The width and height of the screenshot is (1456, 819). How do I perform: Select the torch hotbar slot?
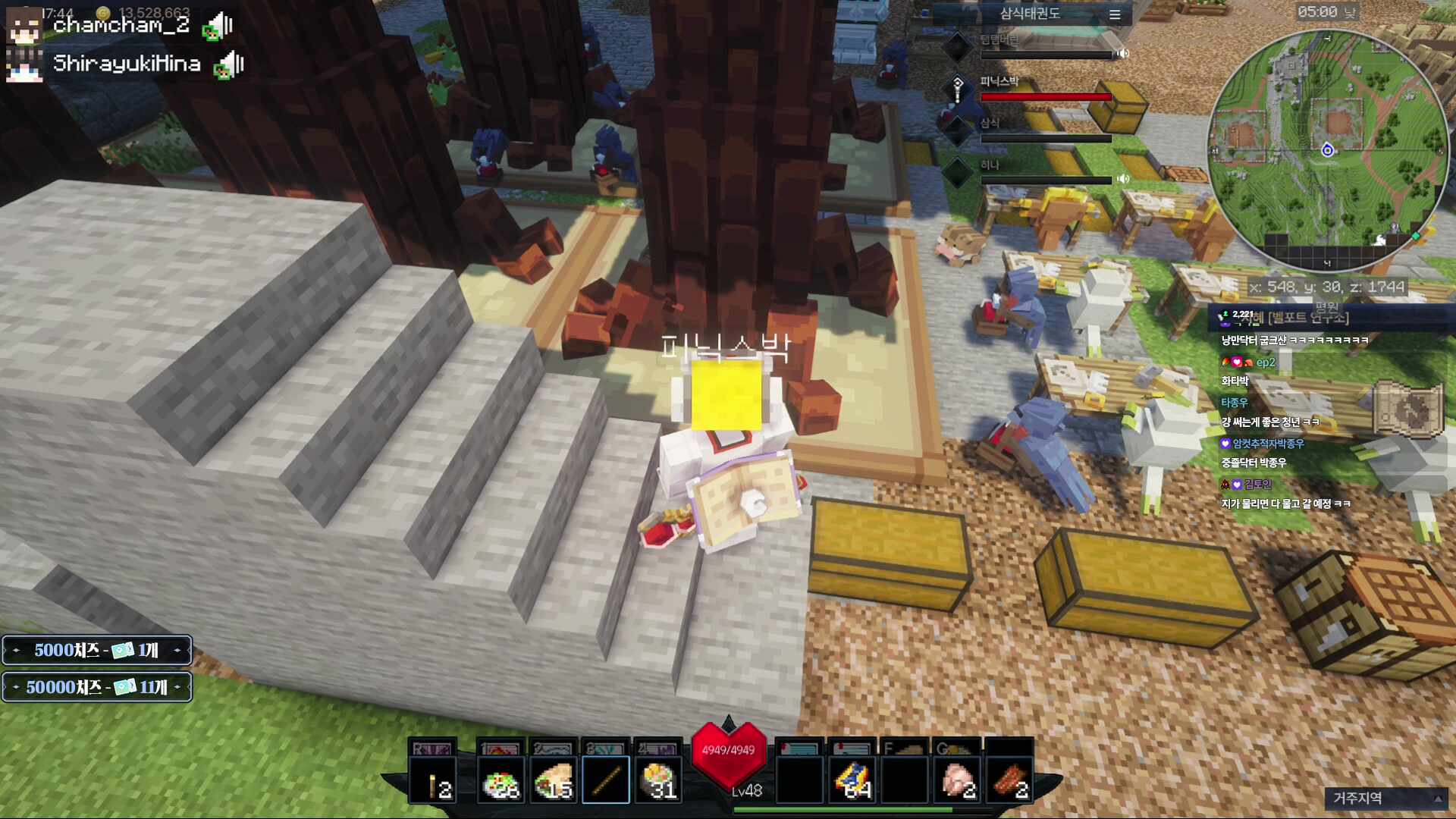(433, 780)
